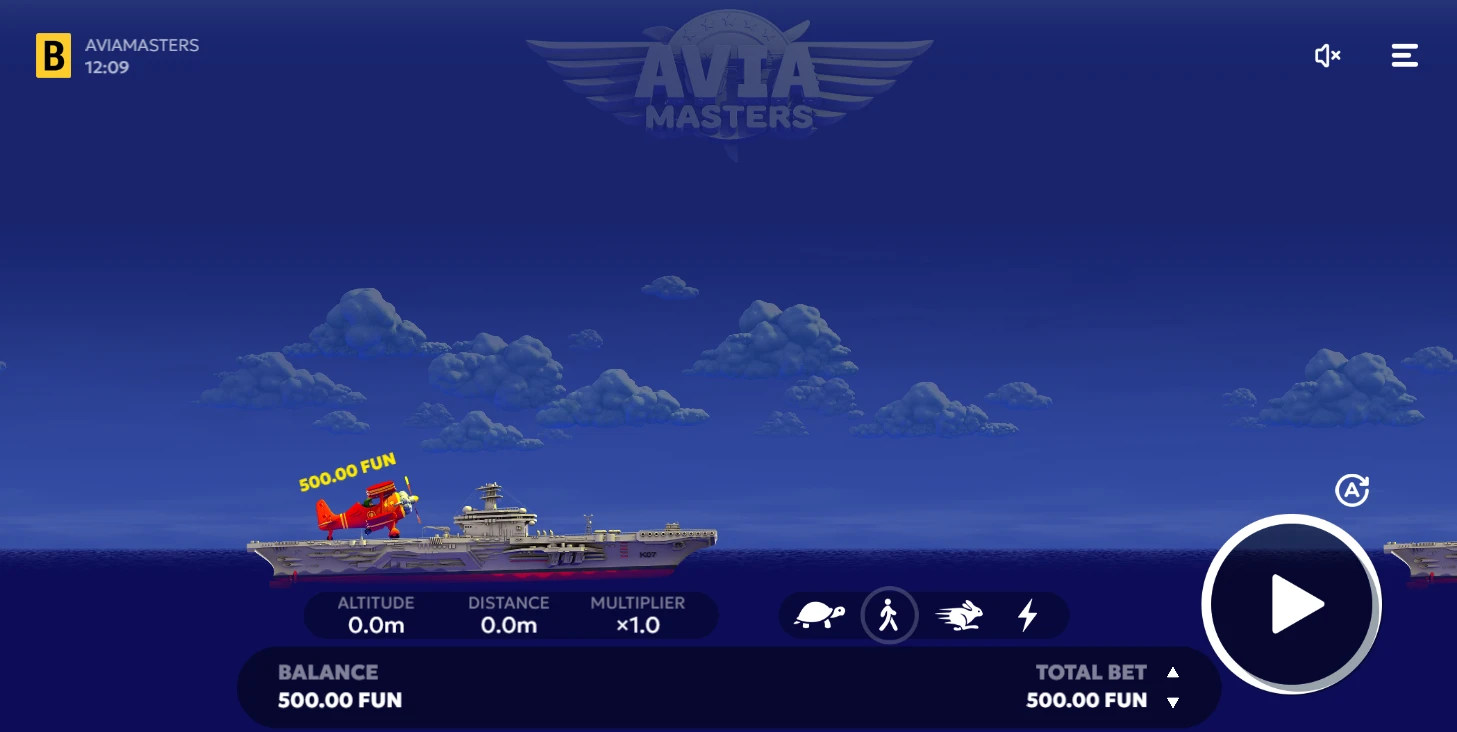Screen dimensions: 1457x732
Task: Toggle the muted sound speaker icon
Action: [1327, 56]
